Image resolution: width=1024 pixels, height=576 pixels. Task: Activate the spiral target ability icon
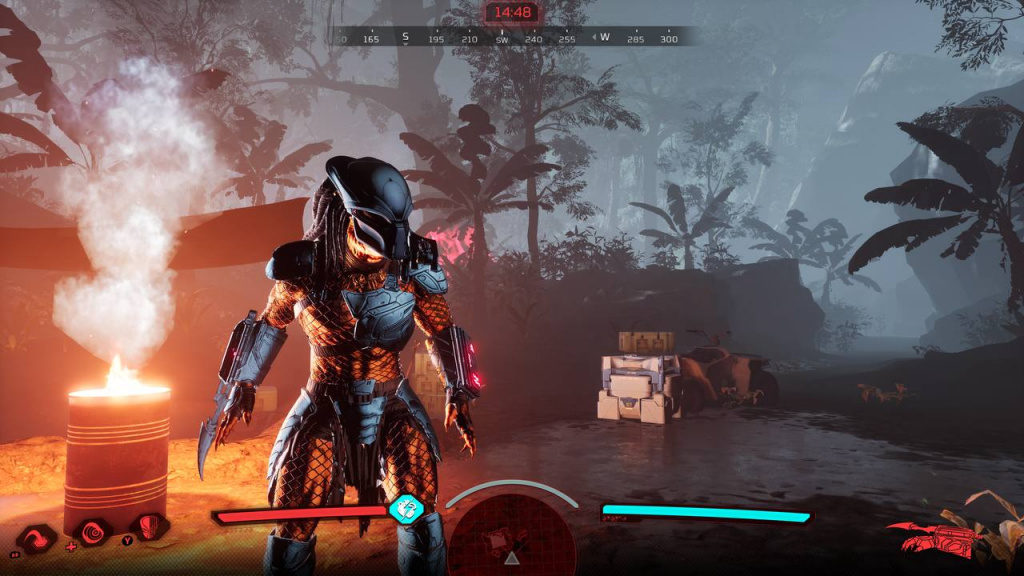tap(93, 531)
